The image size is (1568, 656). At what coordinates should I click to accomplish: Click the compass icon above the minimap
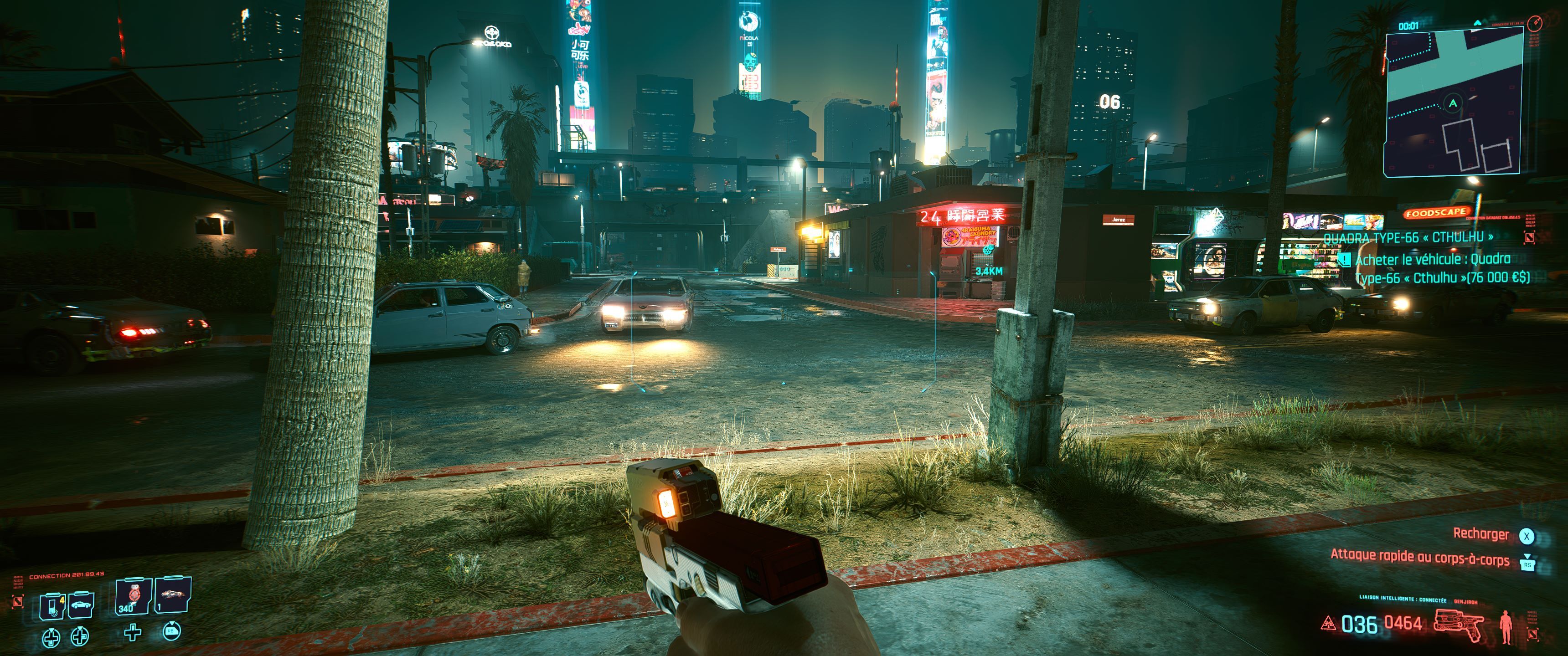pyautogui.click(x=1535, y=24)
